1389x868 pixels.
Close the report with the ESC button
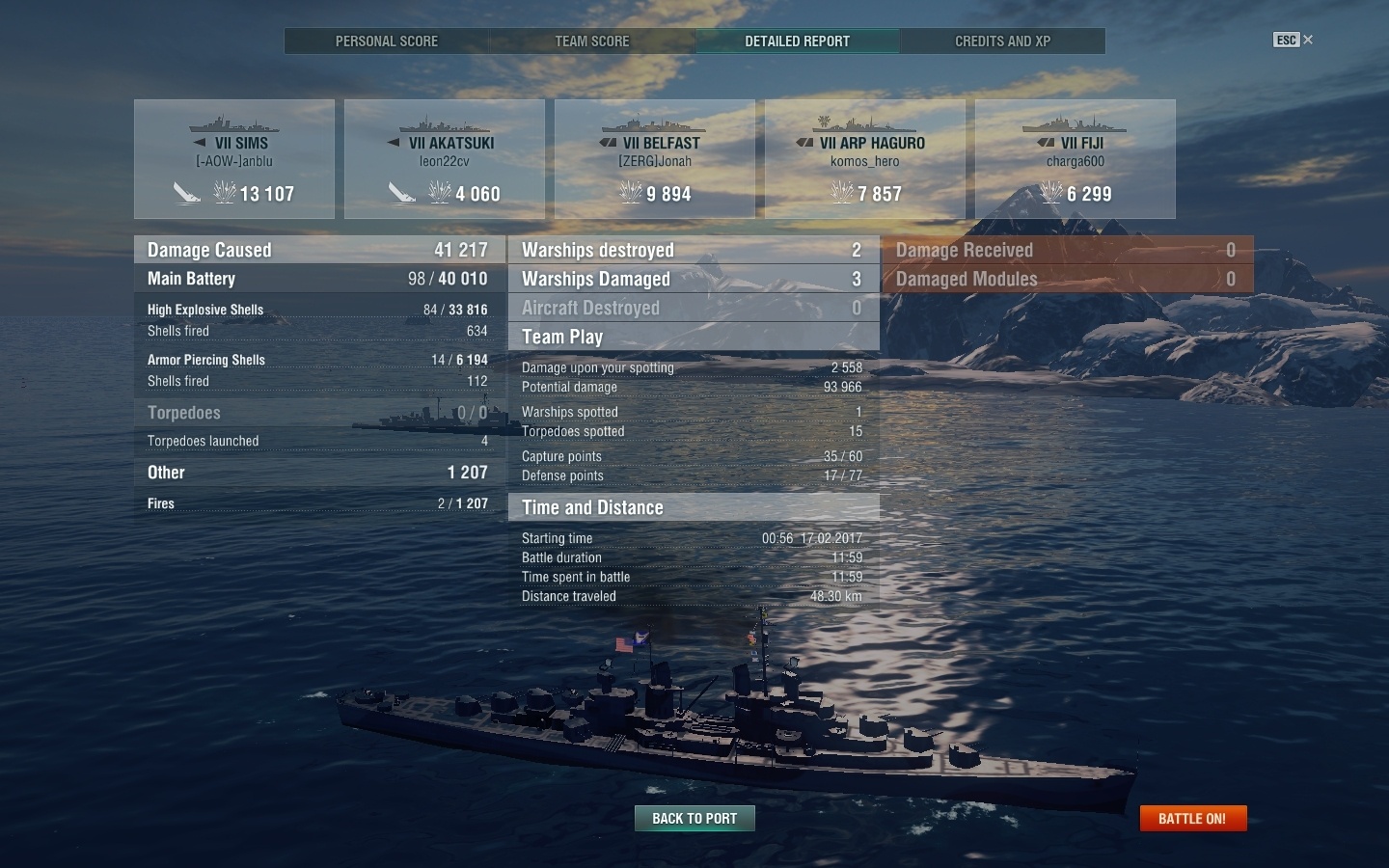1293,40
